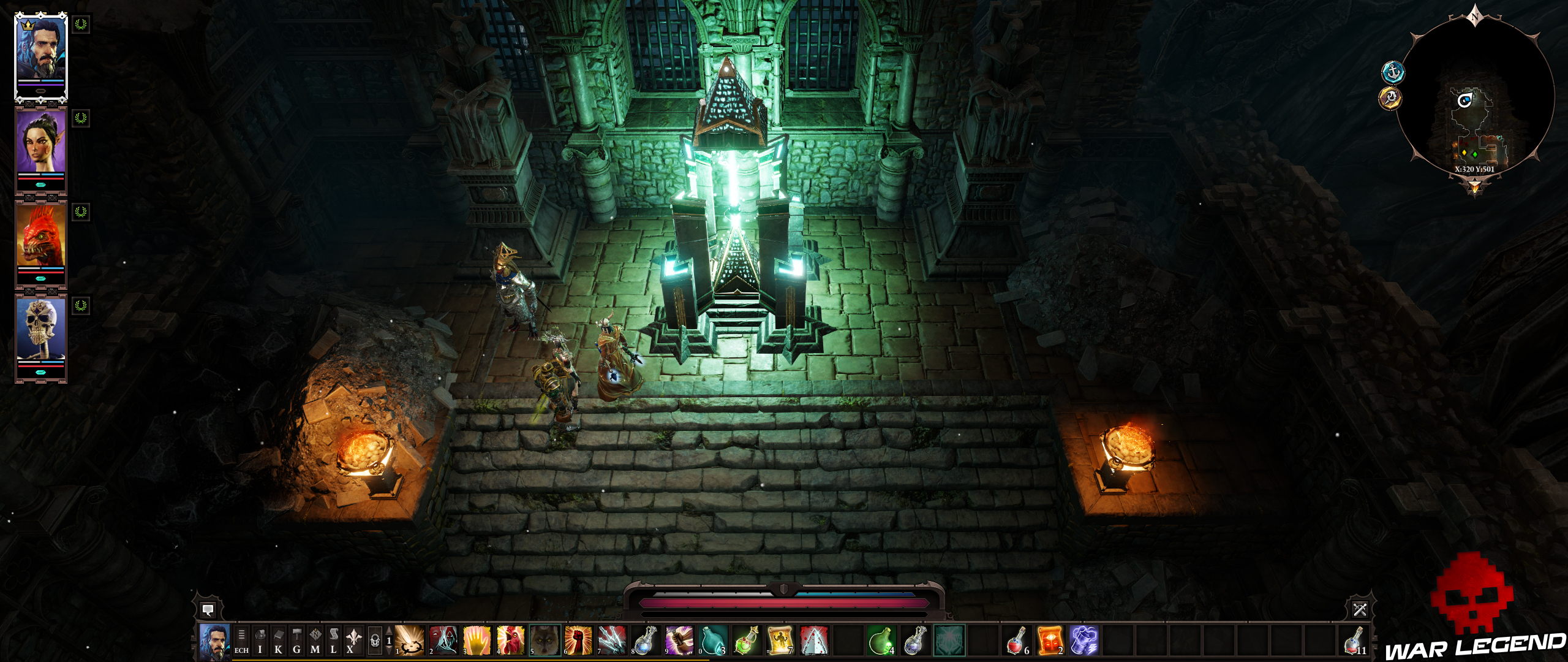The height and width of the screenshot is (662, 1568).
Task: Click the yellow torch button beside minimap
Action: pyautogui.click(x=1390, y=98)
